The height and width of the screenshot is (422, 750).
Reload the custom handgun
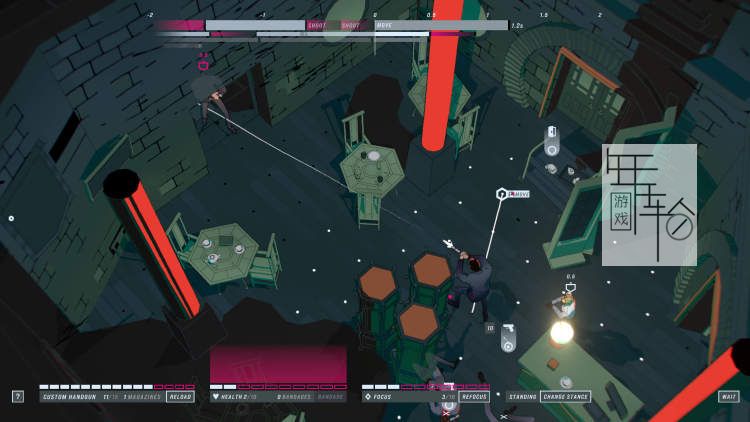point(180,397)
